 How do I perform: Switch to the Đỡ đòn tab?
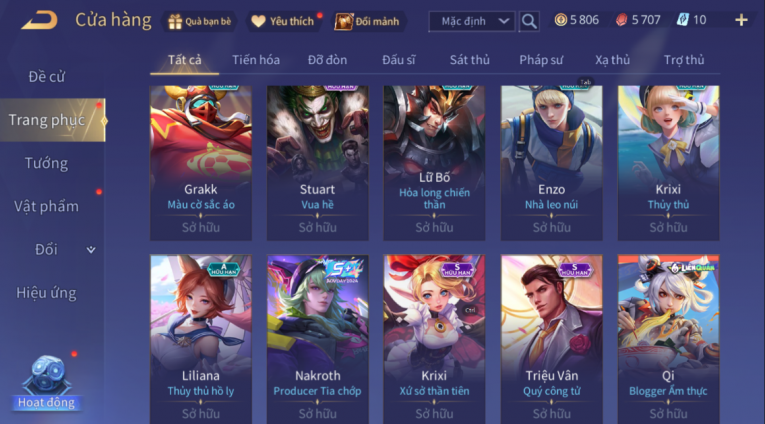[x=327, y=60]
